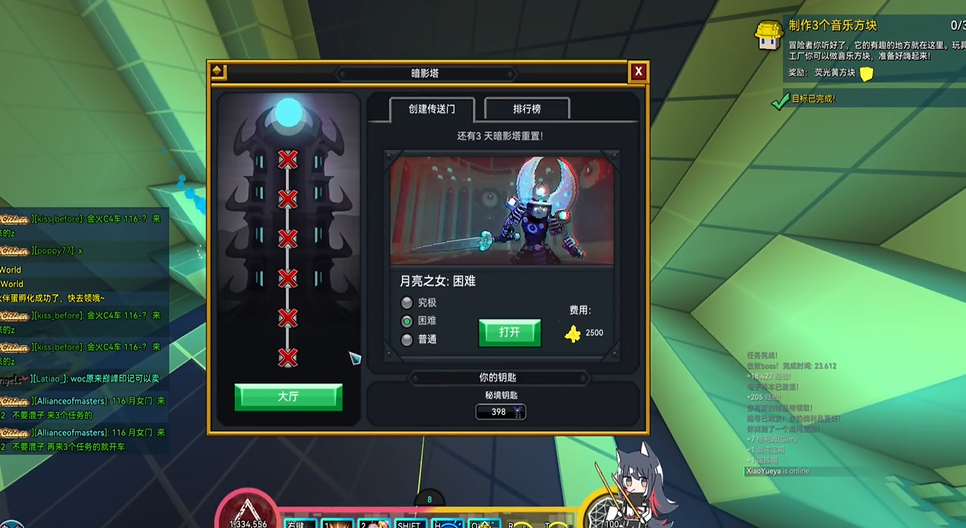
Task: Click the 月亮之女 boss preview image
Action: coord(502,209)
